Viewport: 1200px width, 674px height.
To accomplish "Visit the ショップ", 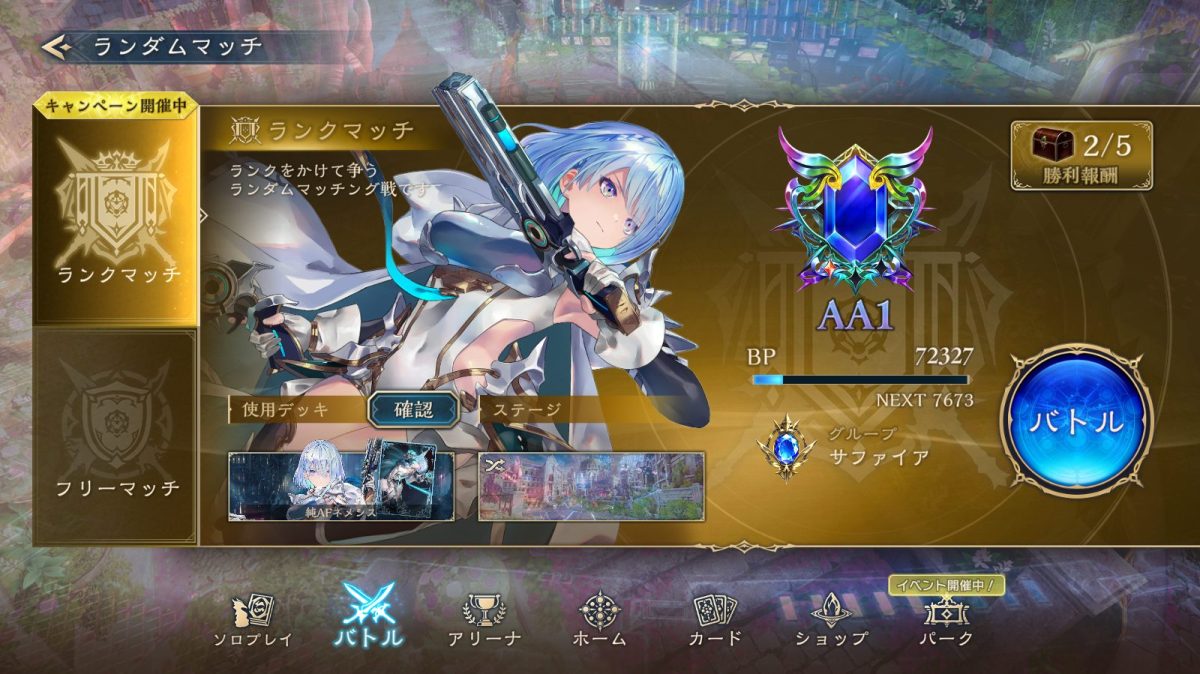I will tap(831, 620).
